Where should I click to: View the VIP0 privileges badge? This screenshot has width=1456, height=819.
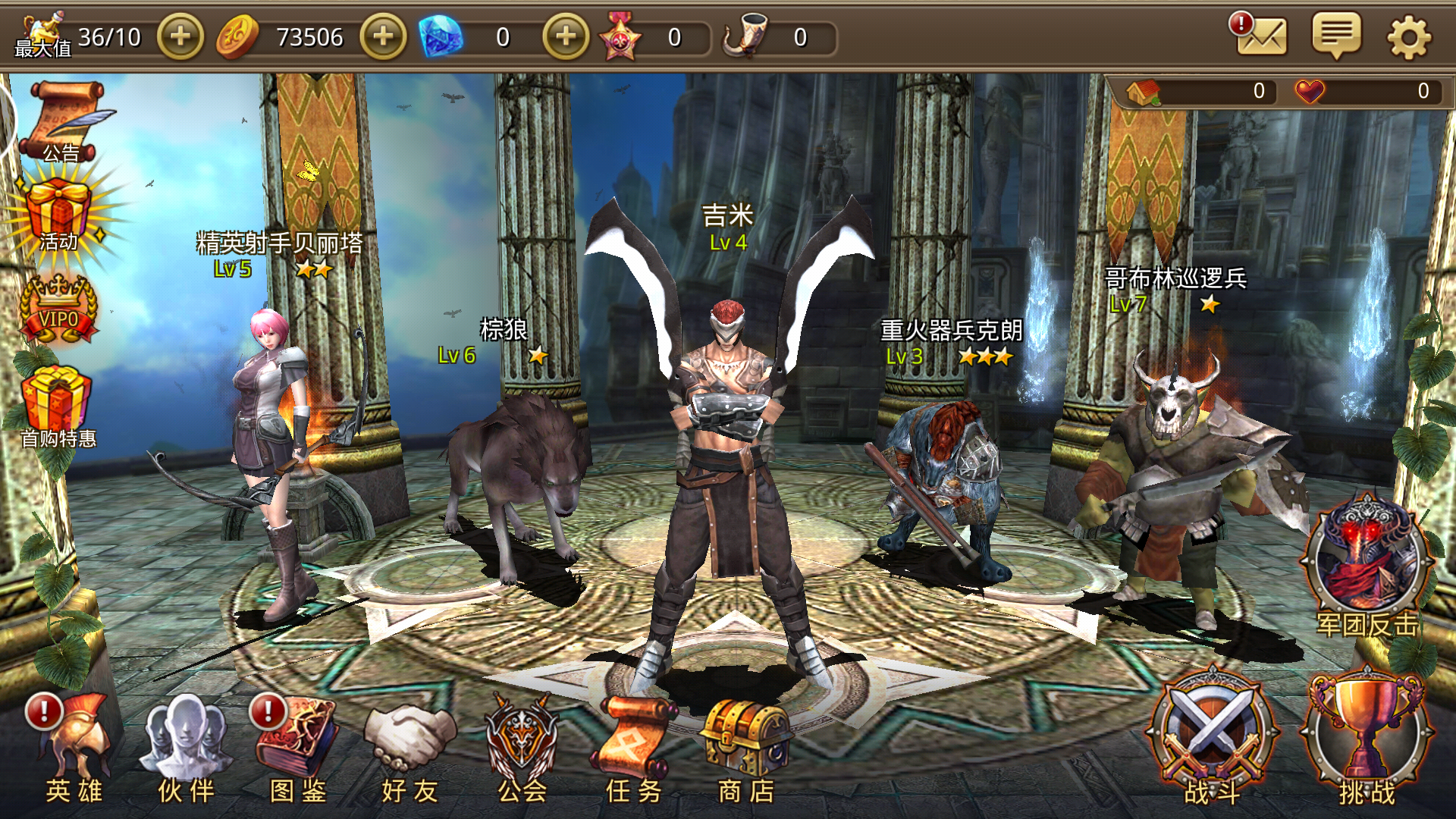pos(58,311)
